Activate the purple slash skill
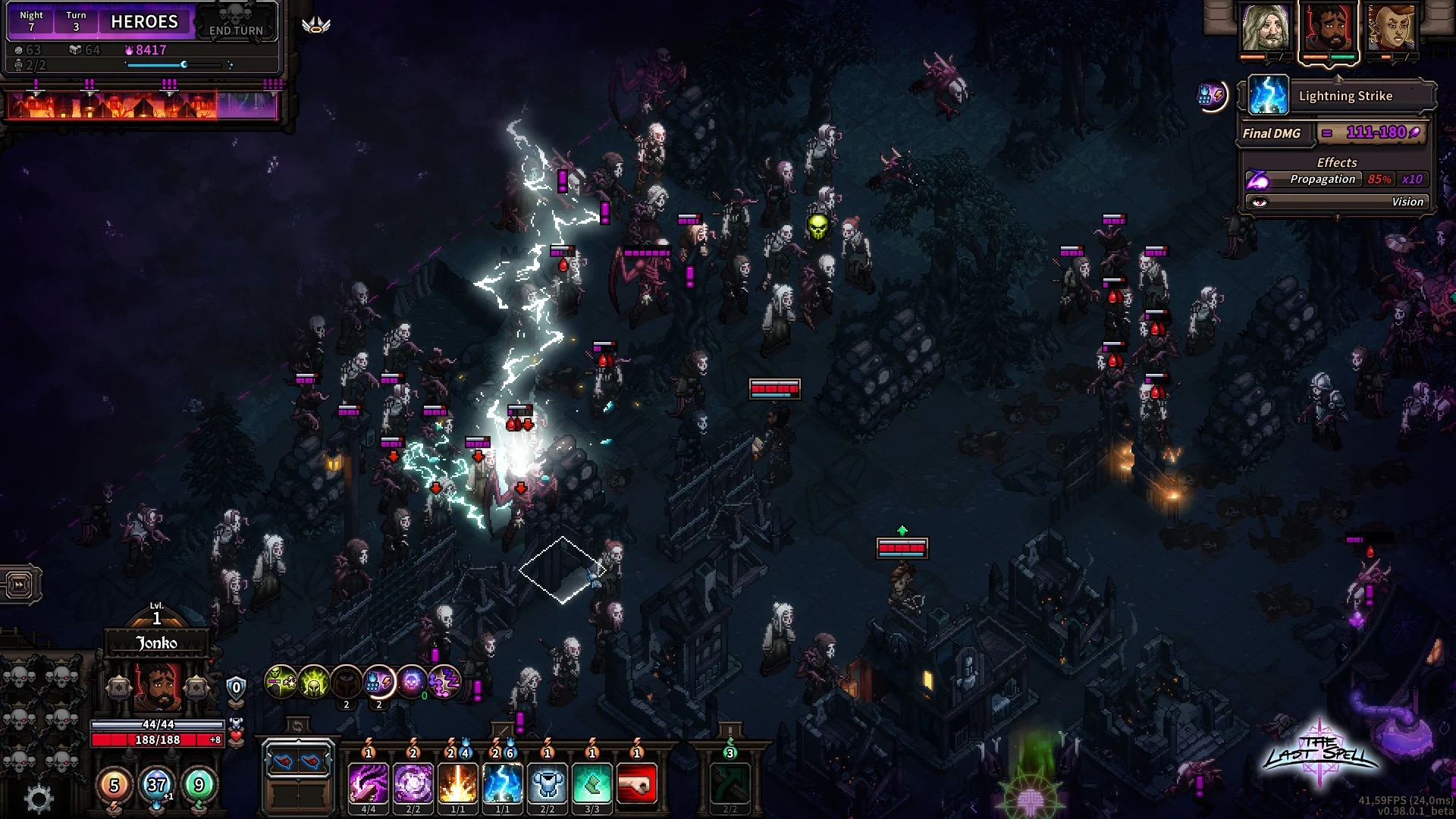 (369, 784)
